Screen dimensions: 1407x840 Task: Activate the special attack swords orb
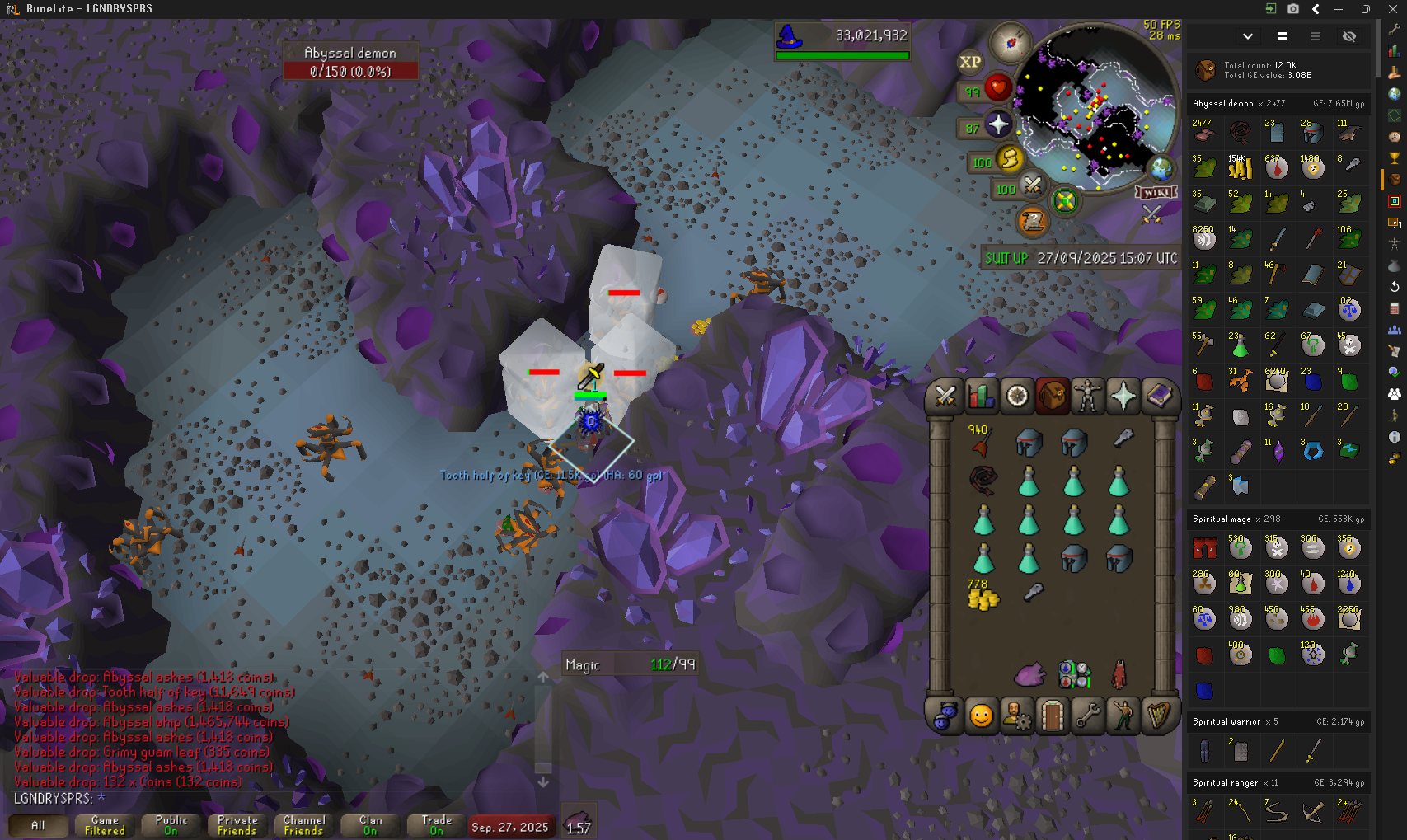coord(1032,185)
